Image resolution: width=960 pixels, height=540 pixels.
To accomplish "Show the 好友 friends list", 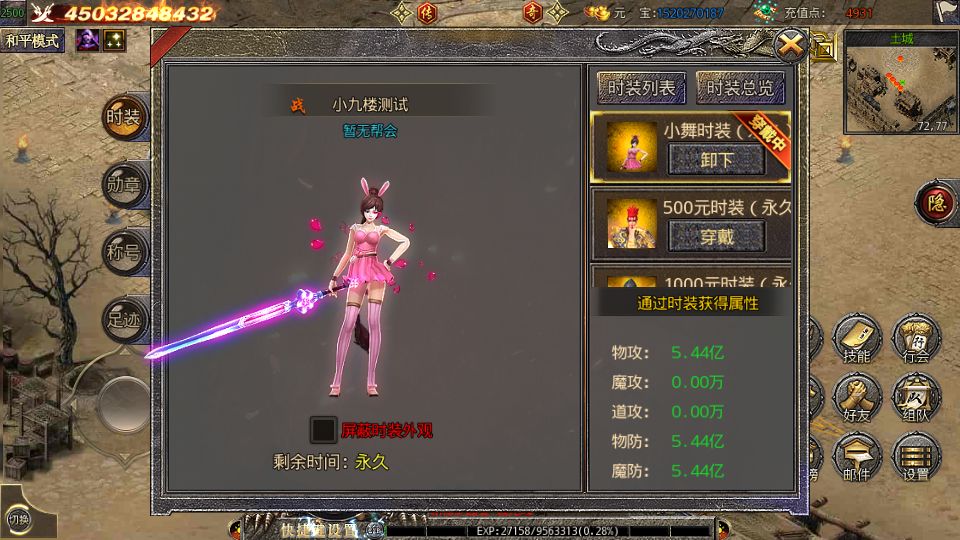I will coord(857,398).
